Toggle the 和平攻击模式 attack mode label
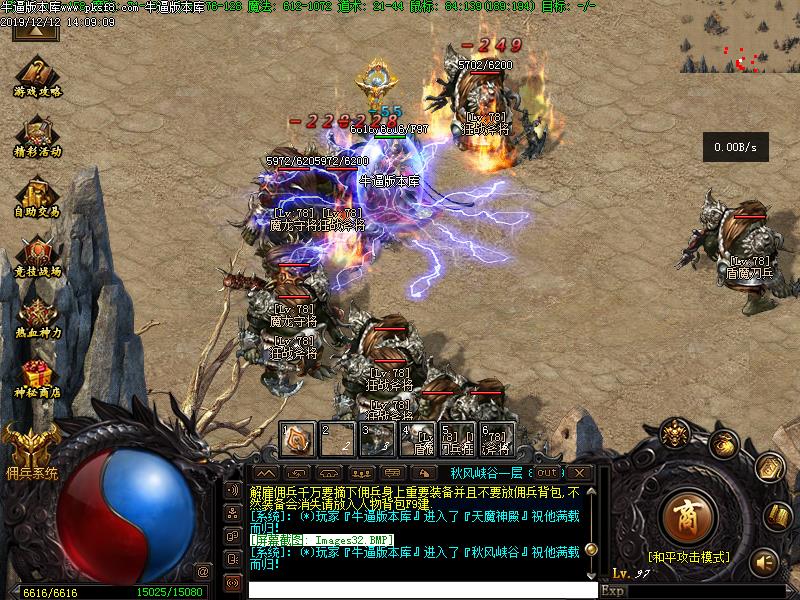This screenshot has height=600, width=800. [688, 556]
